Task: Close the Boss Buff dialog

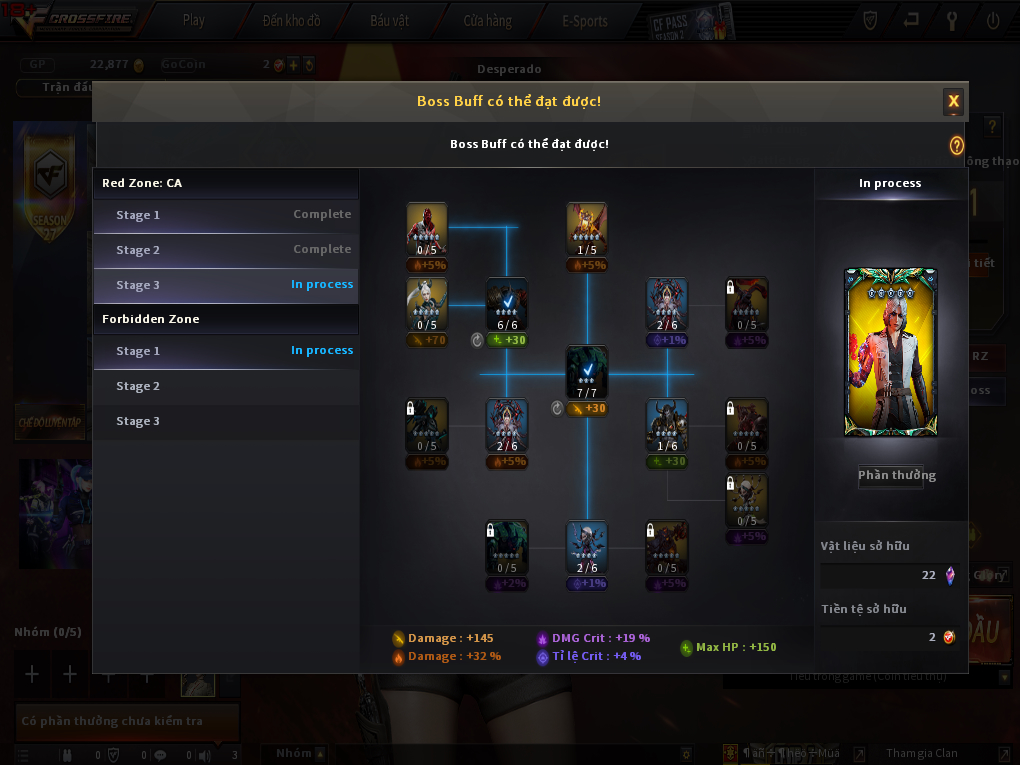Action: pos(954,101)
